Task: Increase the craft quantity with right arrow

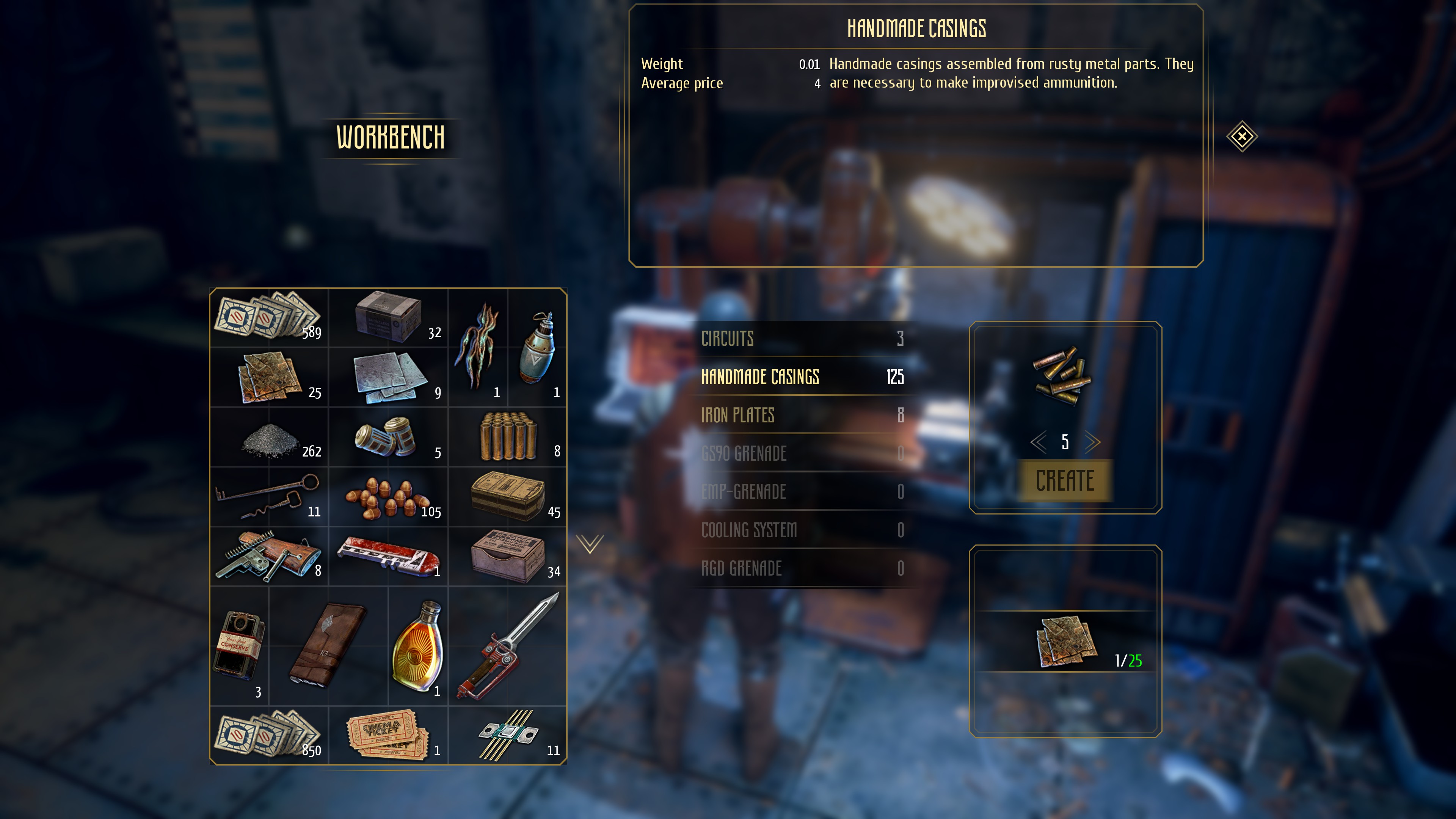Action: click(x=1092, y=442)
